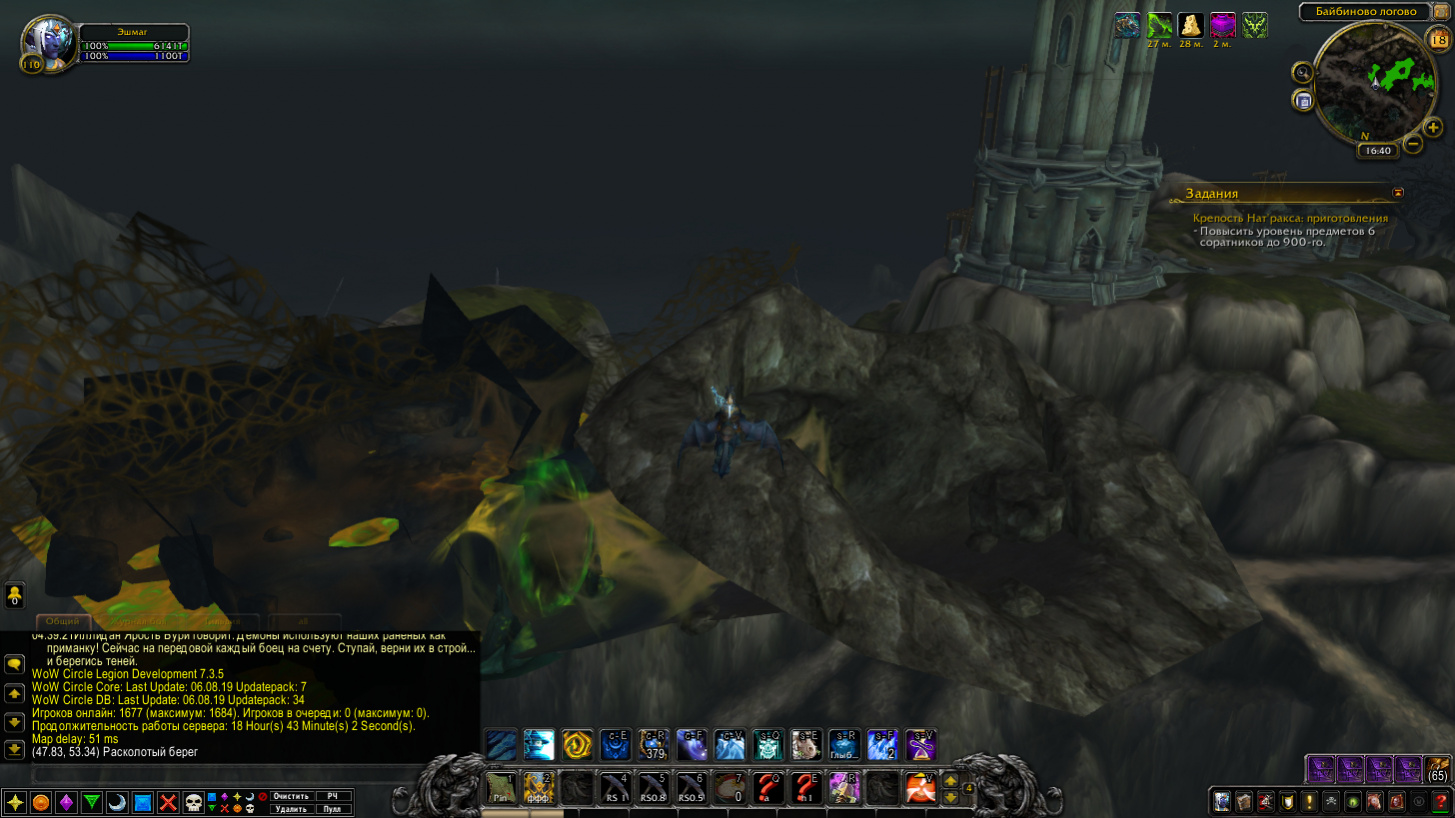Click the minimap tracking magnifier button

pos(1302,72)
